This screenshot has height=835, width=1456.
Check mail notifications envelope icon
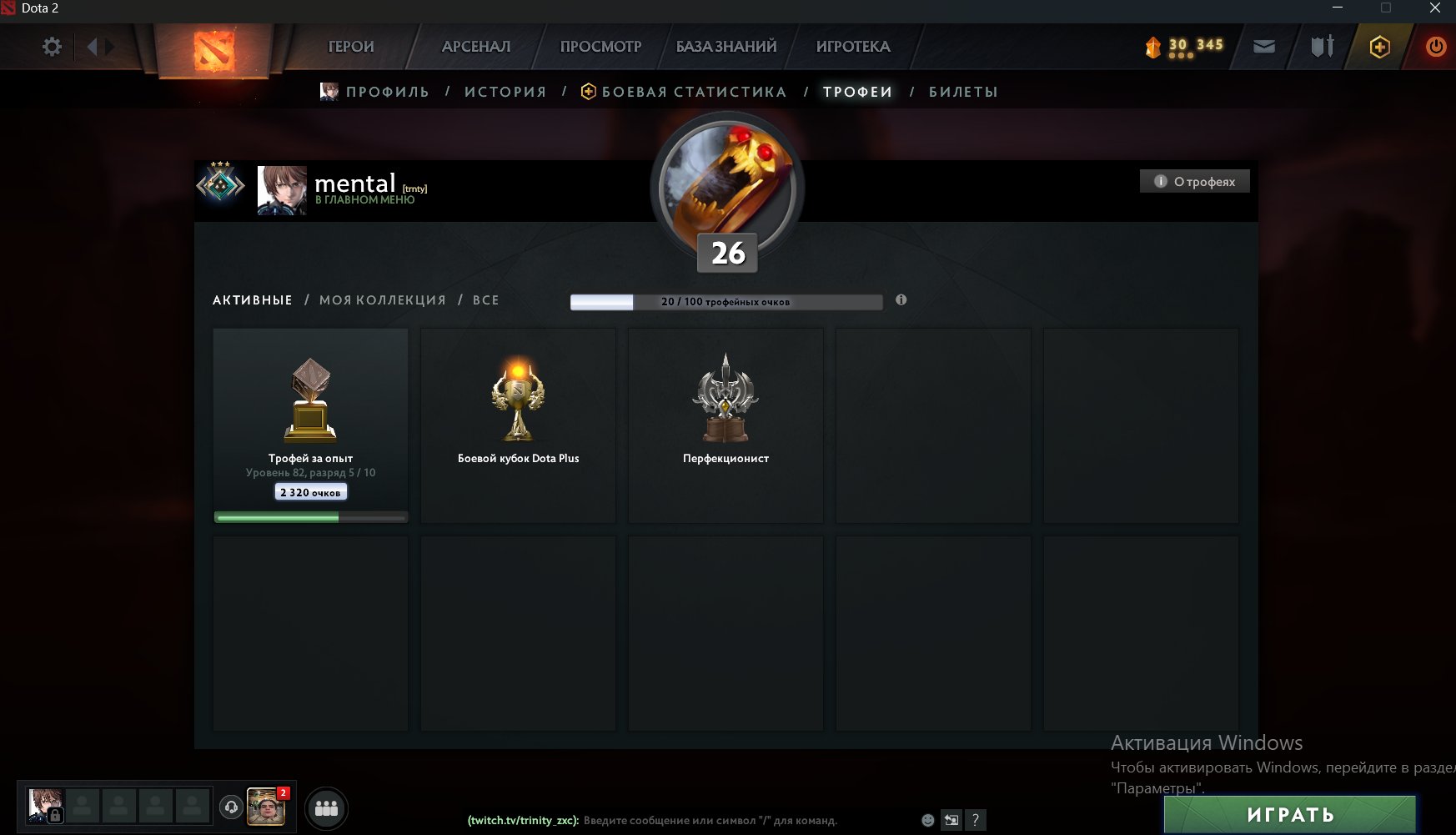[1263, 47]
